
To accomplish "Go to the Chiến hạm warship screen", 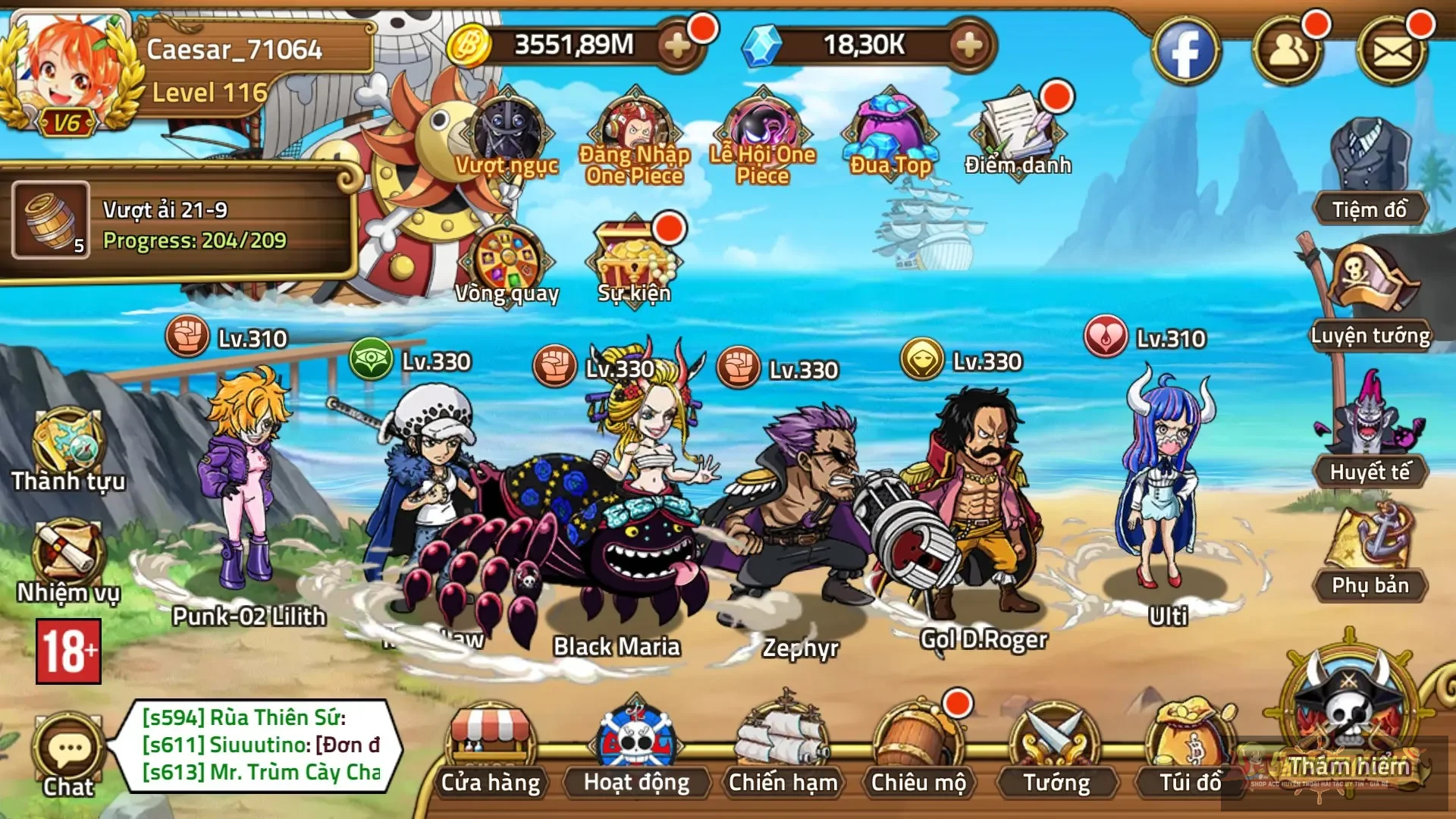I will [x=783, y=751].
